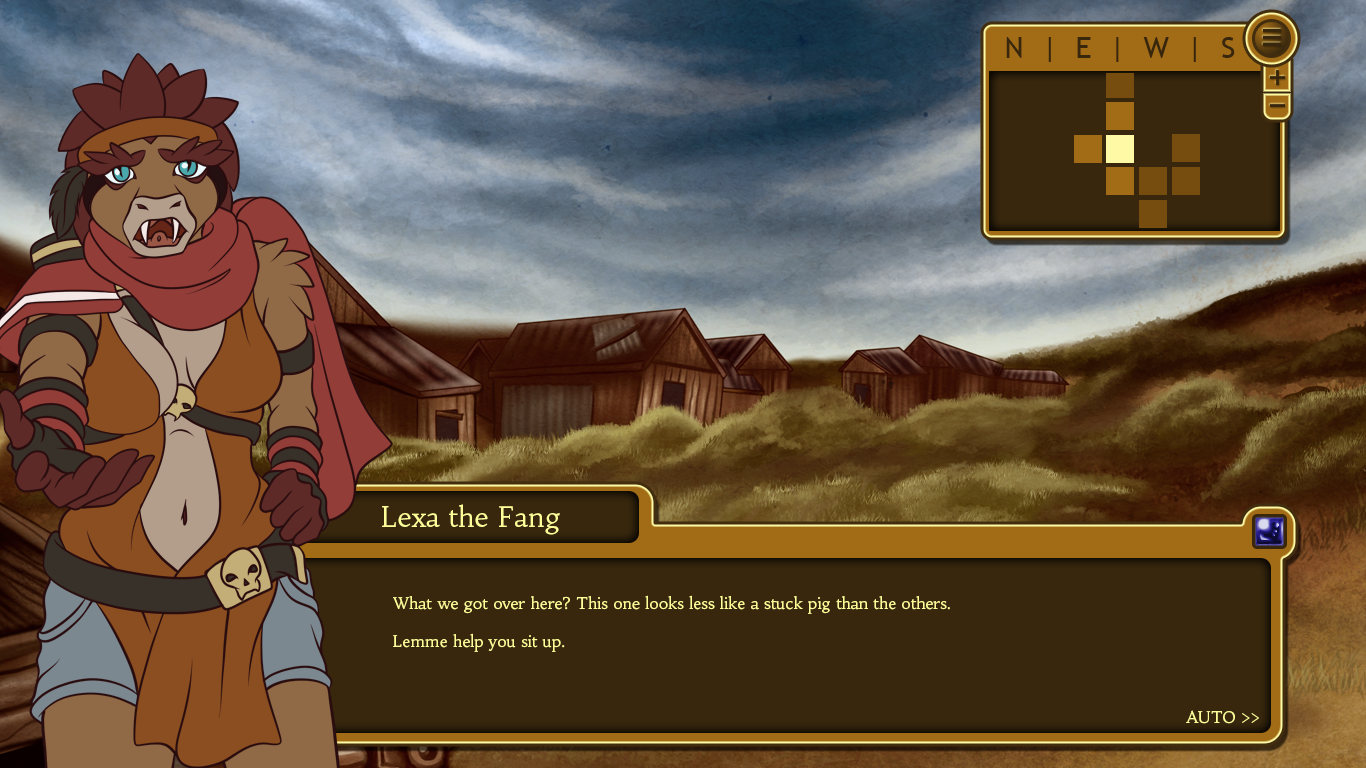The height and width of the screenshot is (768, 1366).
Task: Zoom out the minimap with minus button
Action: point(1277,106)
